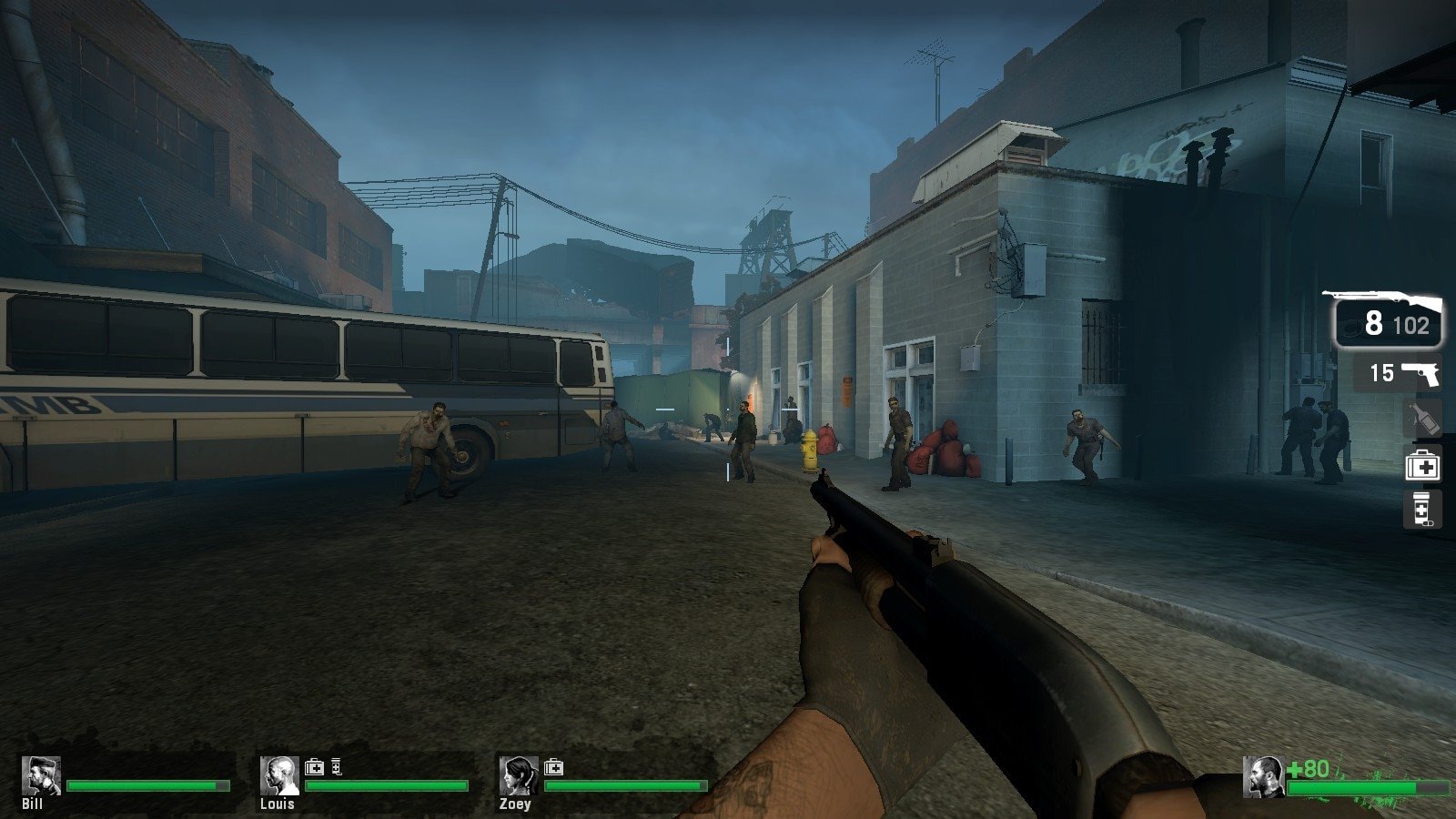The height and width of the screenshot is (819, 1456).
Task: Click Bill's teammate portrait
Action: [x=41, y=776]
